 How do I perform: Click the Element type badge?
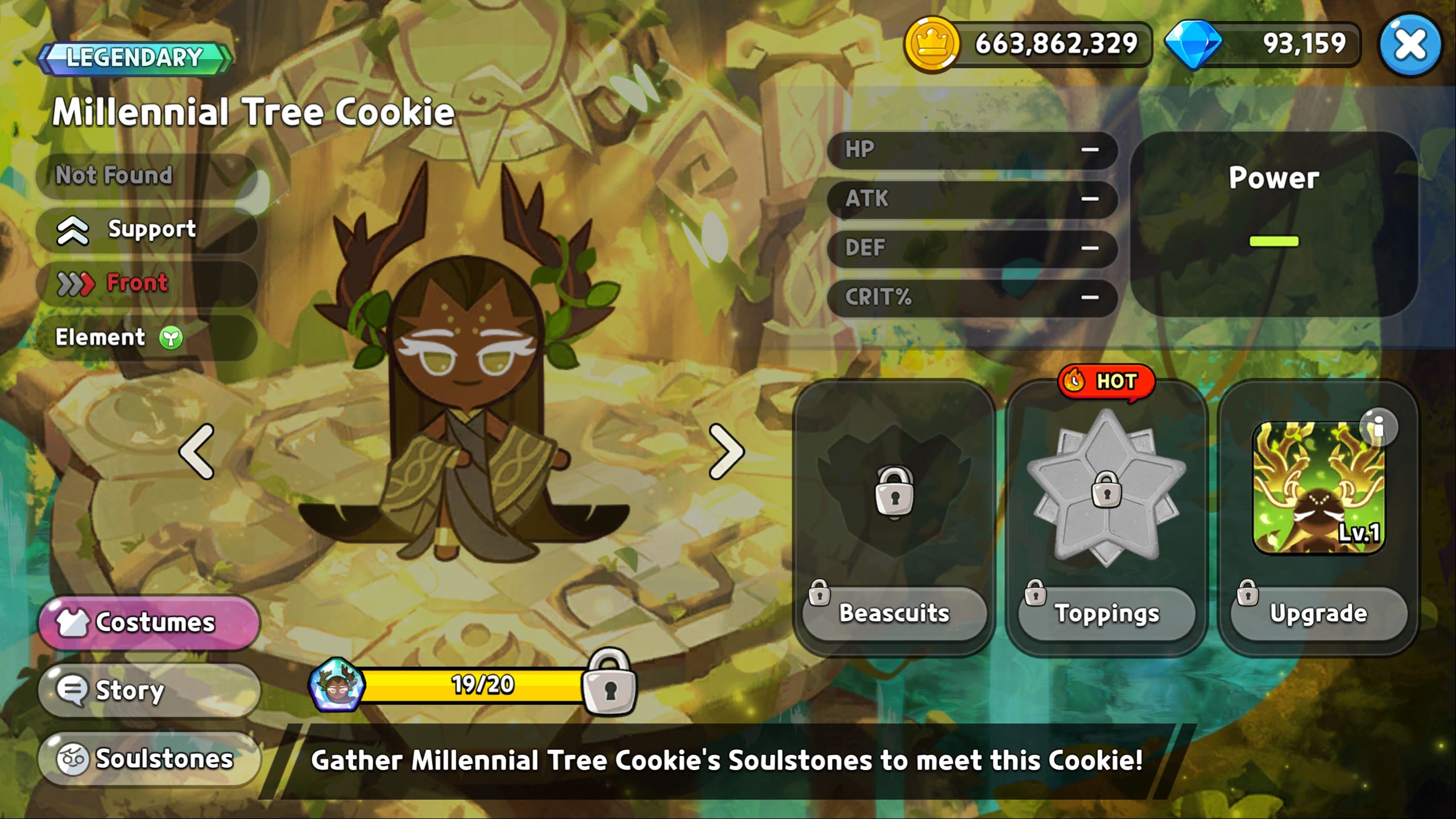pos(171,338)
